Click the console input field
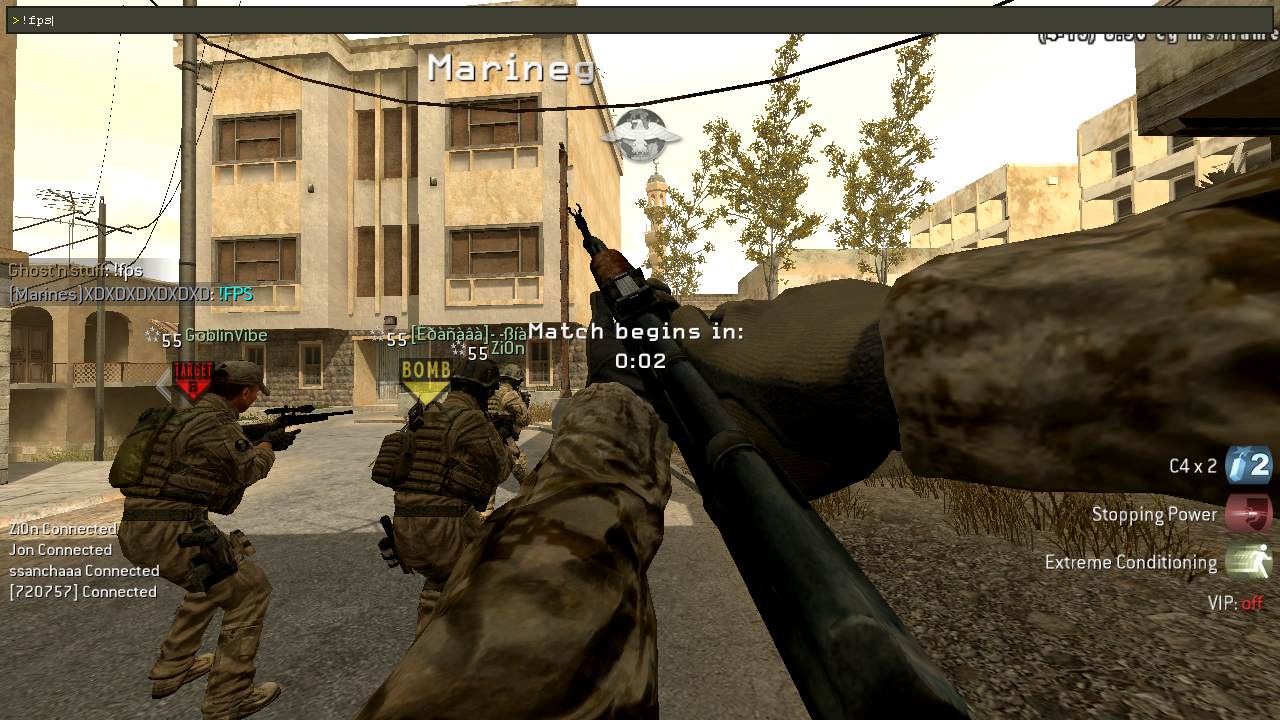The width and height of the screenshot is (1280, 720). coord(640,20)
